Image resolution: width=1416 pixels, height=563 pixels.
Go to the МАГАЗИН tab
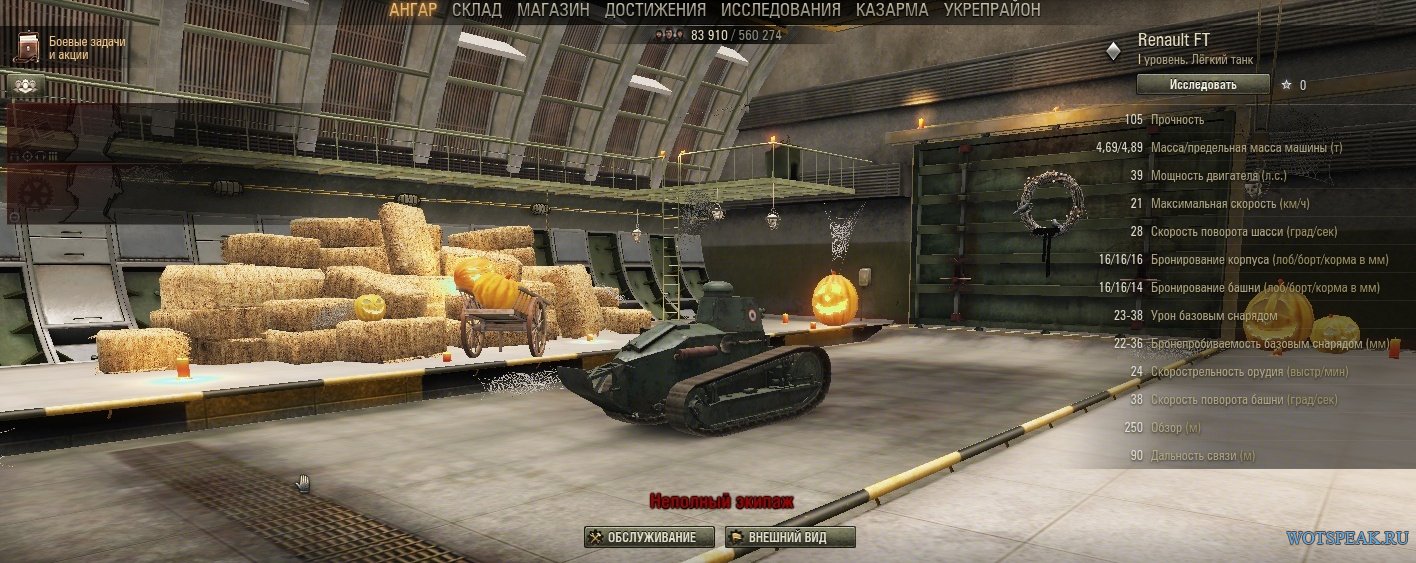pos(553,10)
